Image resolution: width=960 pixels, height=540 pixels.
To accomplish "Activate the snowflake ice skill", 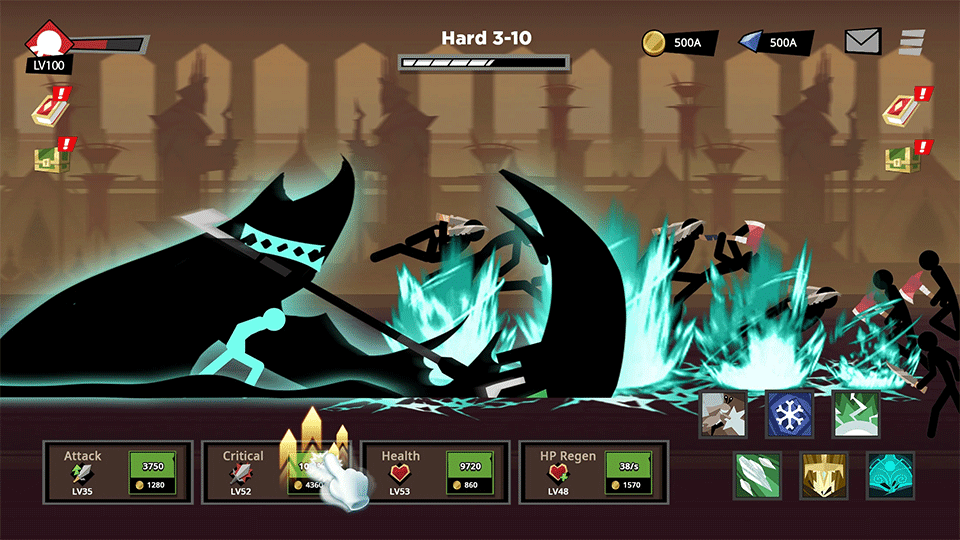I will [789, 413].
